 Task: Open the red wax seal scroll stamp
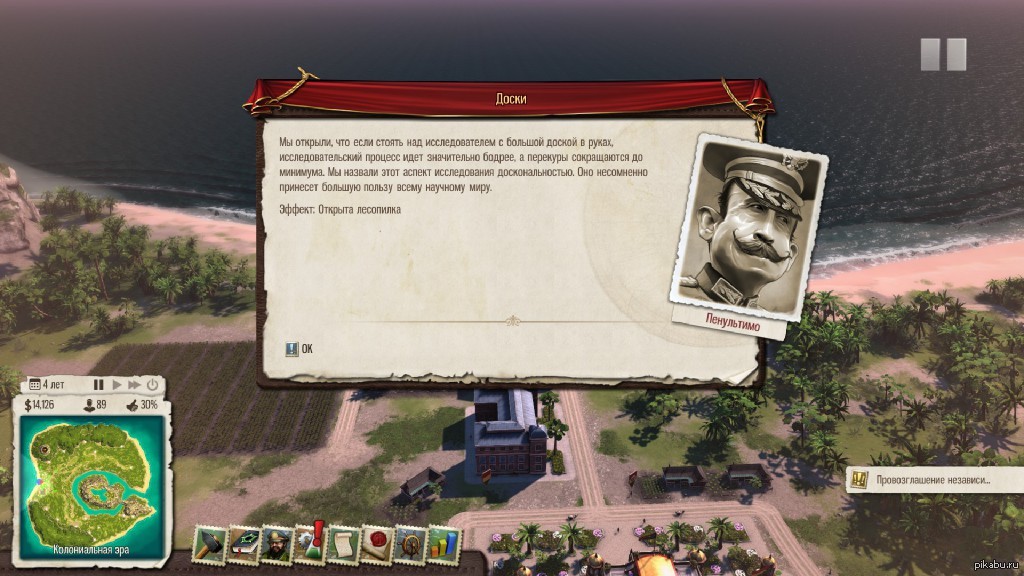coord(377,542)
